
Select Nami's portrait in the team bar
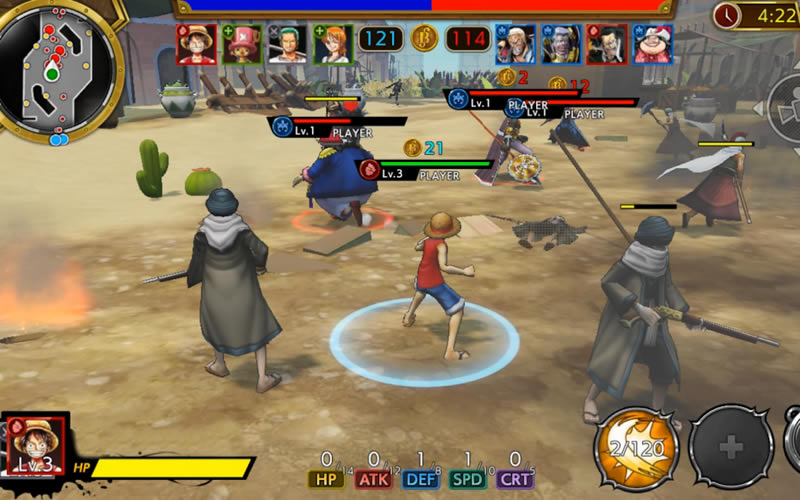[333, 44]
